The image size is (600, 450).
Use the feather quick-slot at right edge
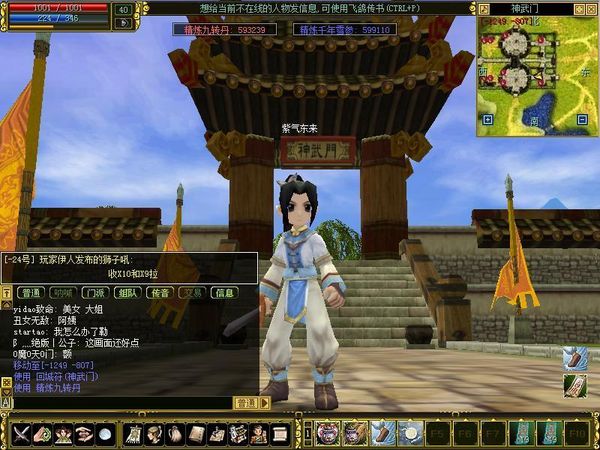click(x=575, y=360)
